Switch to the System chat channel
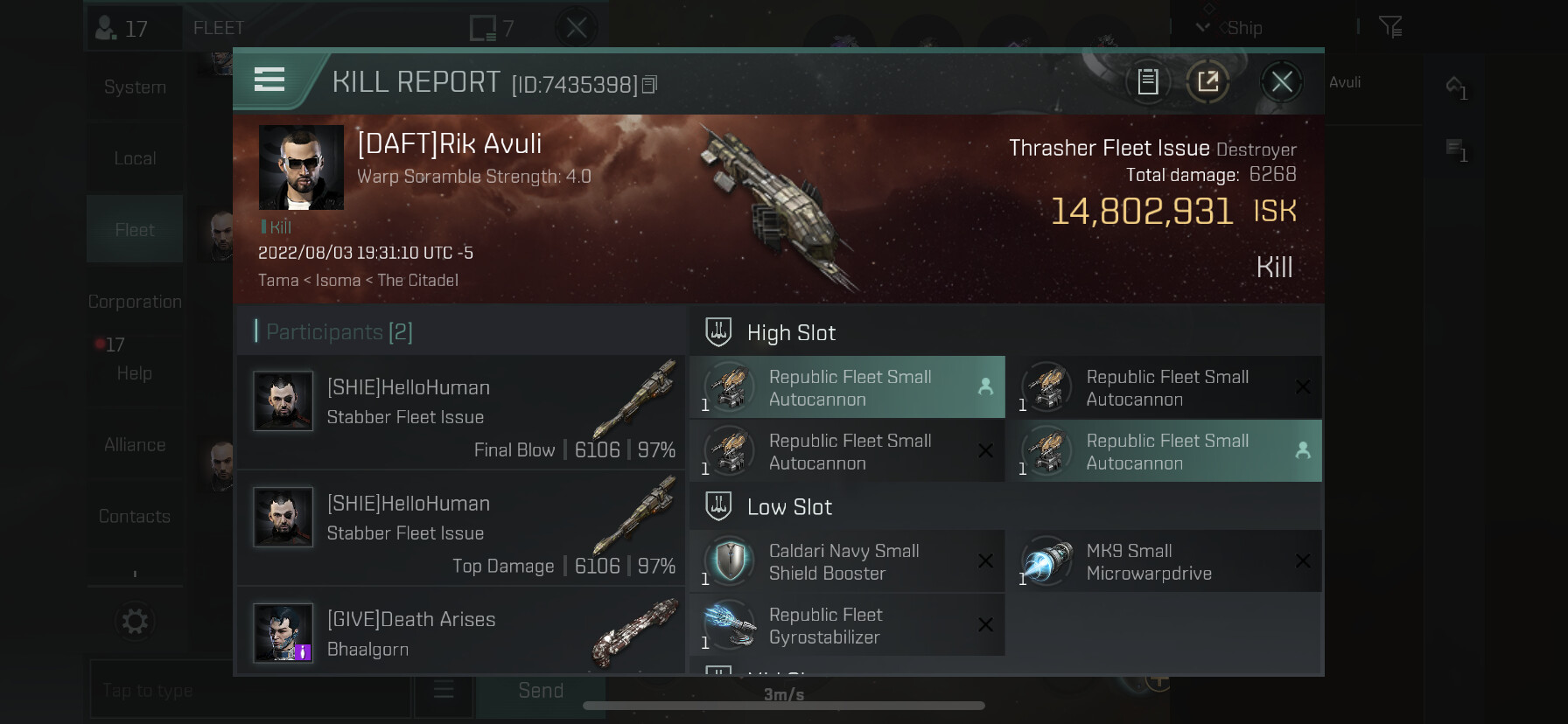This screenshot has height=724, width=1568. coord(135,87)
